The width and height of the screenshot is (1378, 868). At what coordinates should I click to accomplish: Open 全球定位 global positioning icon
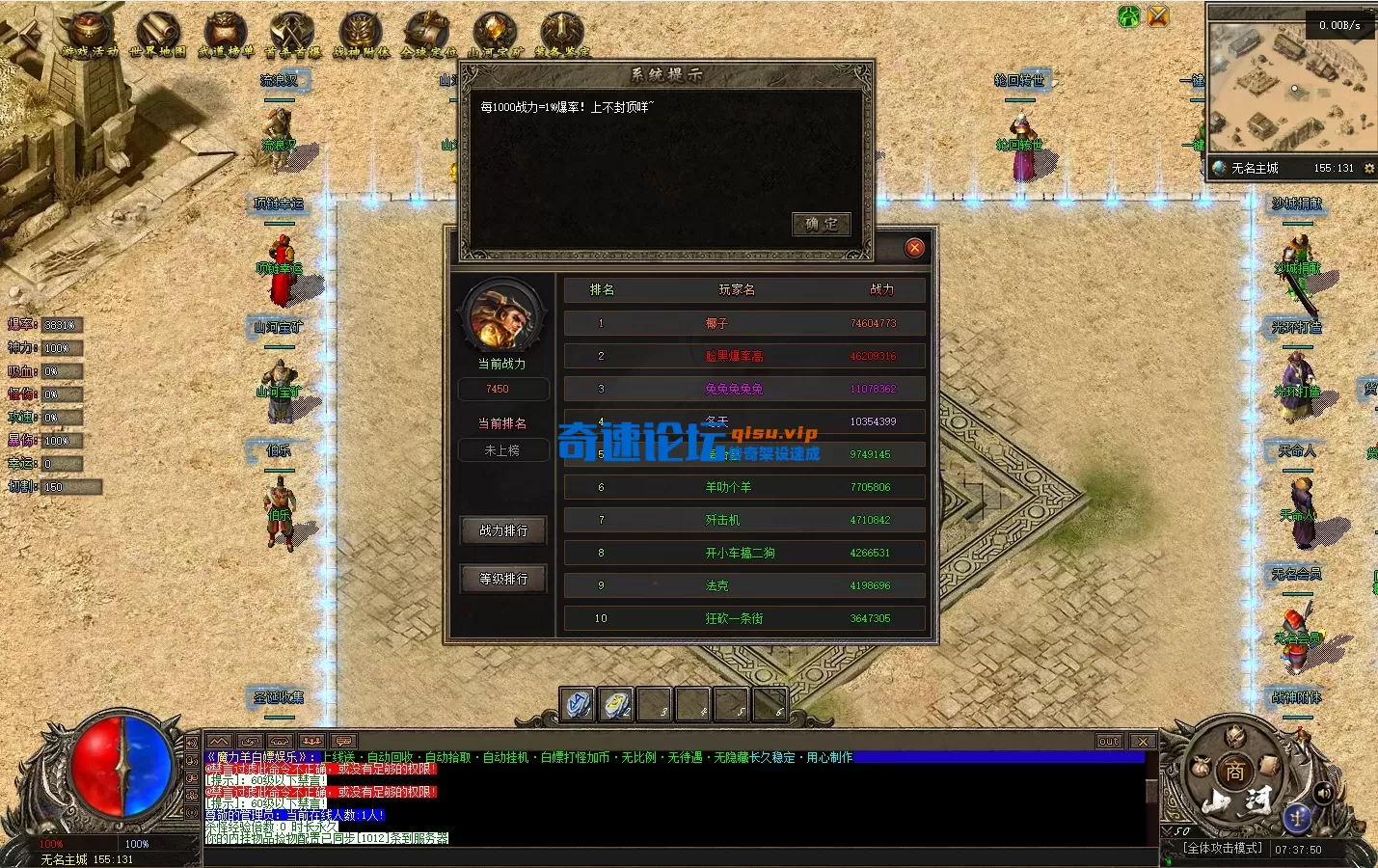click(427, 33)
